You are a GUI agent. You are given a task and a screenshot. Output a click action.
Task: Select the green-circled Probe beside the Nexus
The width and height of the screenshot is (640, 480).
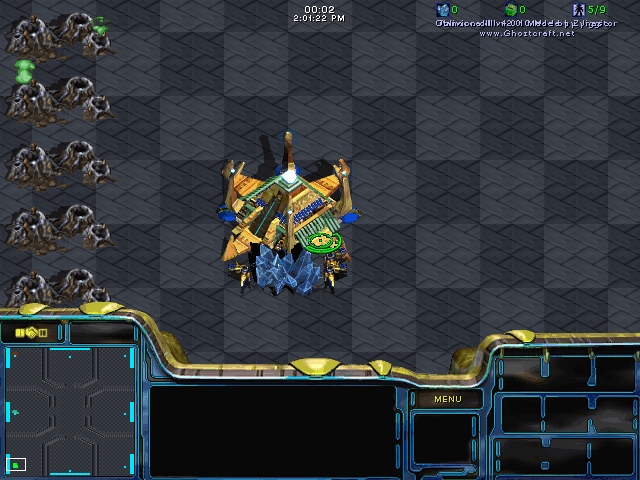(323, 240)
